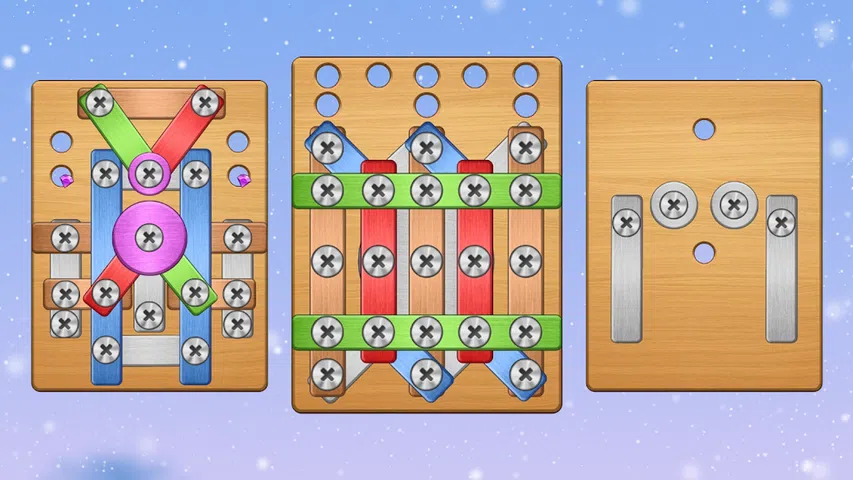Tap the screw on the right board's right metal bar
853x480 pixels.
781,222
